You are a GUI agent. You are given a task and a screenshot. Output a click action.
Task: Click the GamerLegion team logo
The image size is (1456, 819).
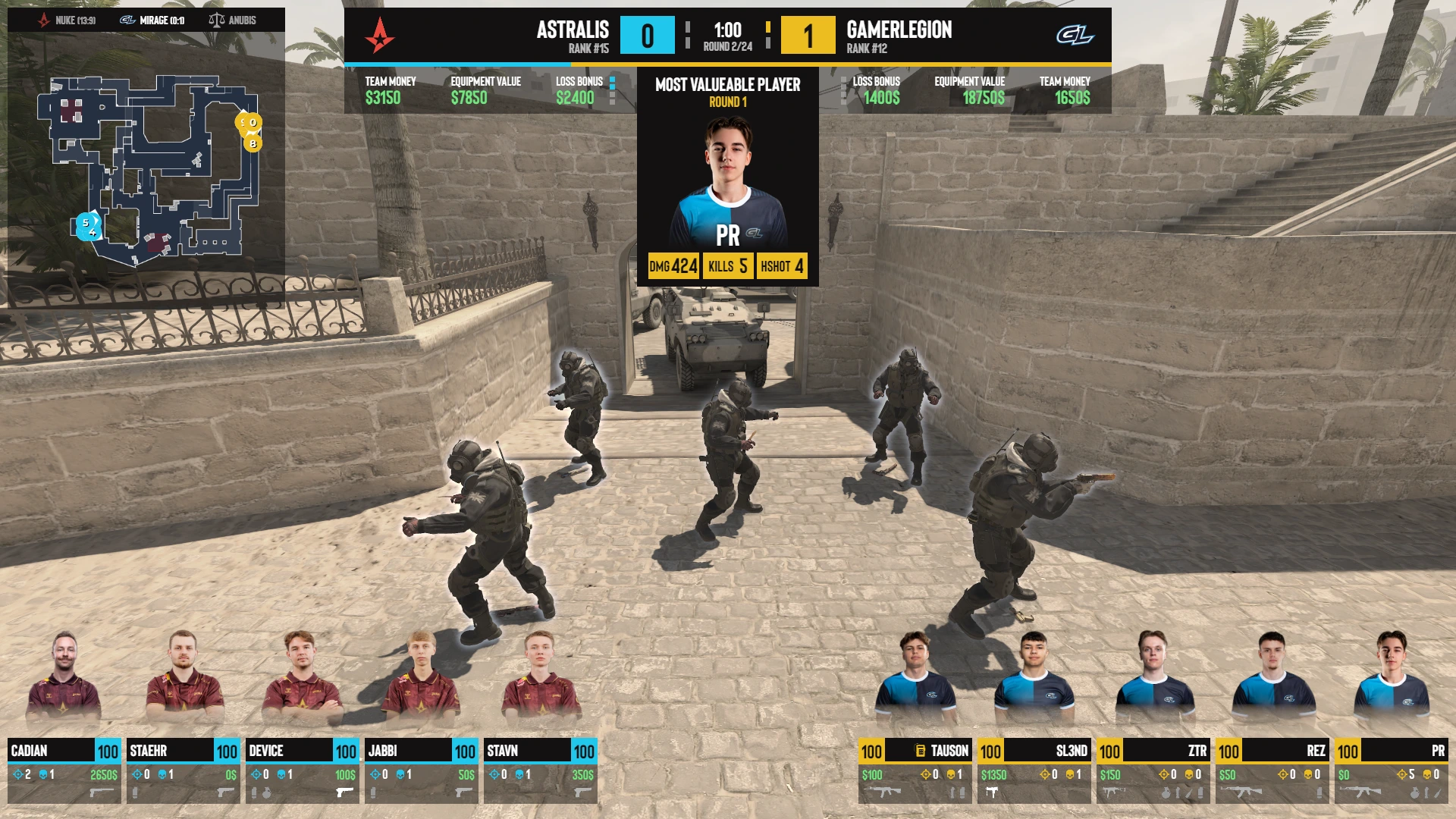pyautogui.click(x=1075, y=35)
